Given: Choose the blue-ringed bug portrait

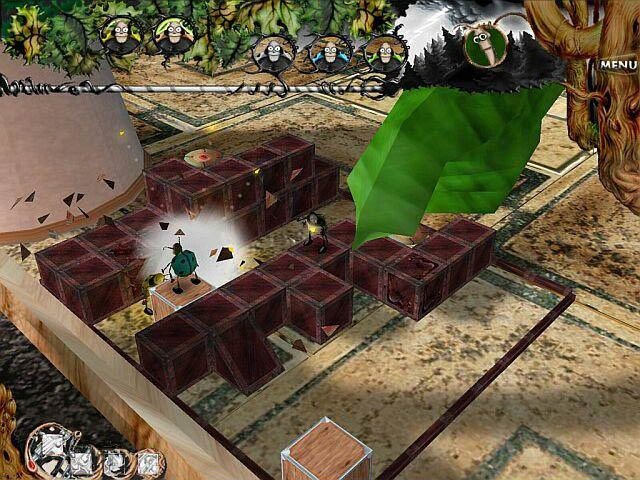Looking at the screenshot, I should [327, 53].
